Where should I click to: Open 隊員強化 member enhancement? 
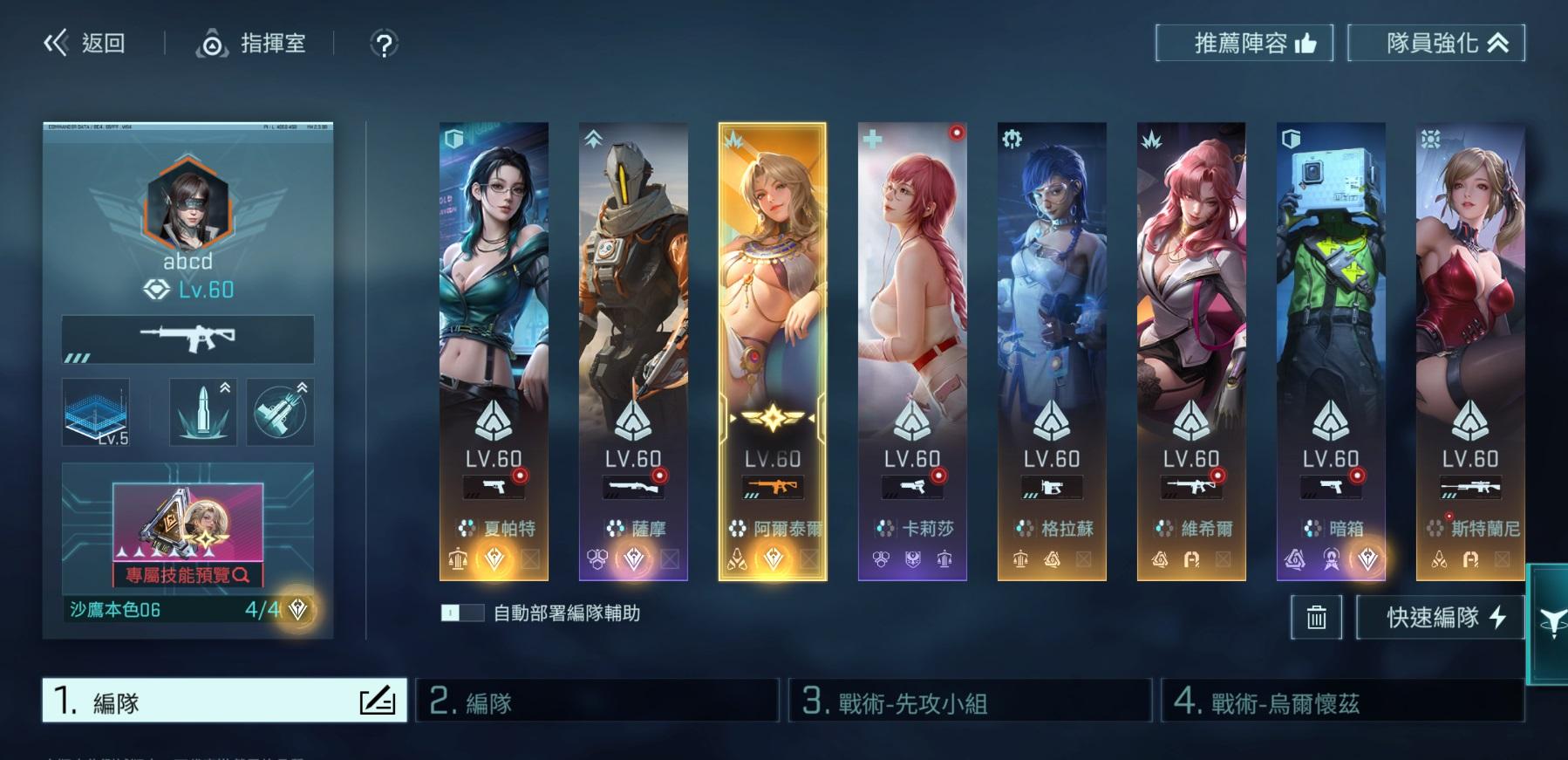click(x=1435, y=43)
